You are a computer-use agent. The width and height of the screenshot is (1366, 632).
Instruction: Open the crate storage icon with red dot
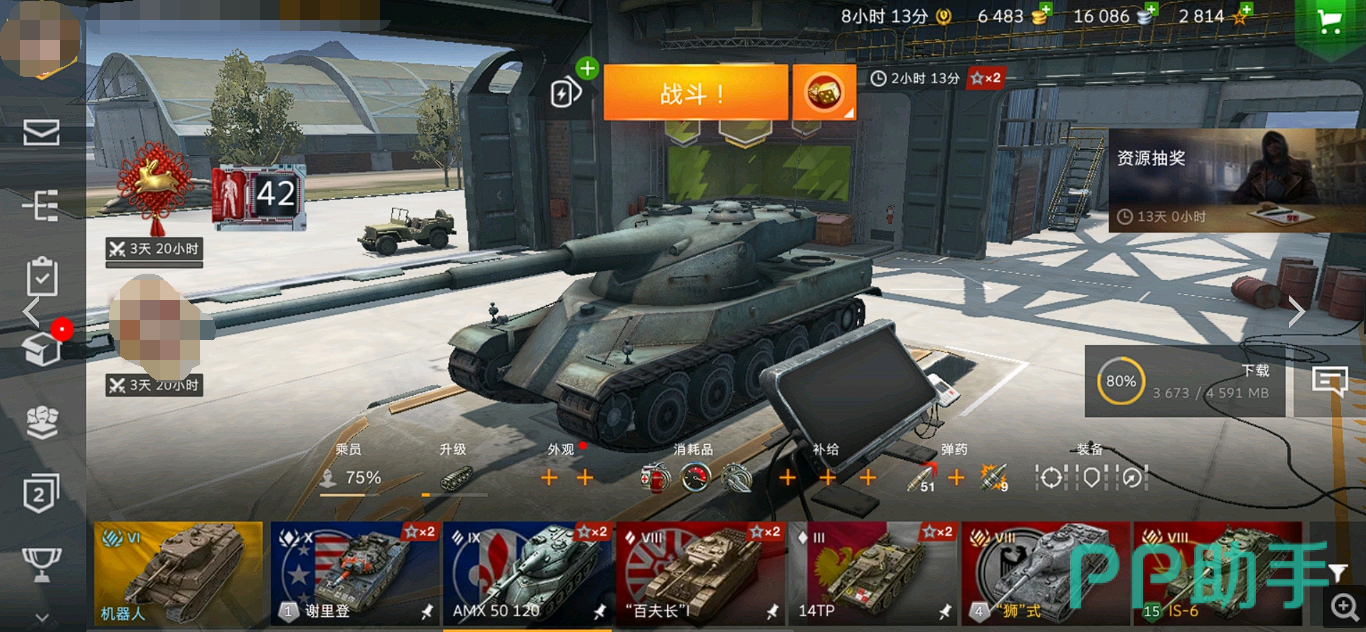tap(41, 348)
